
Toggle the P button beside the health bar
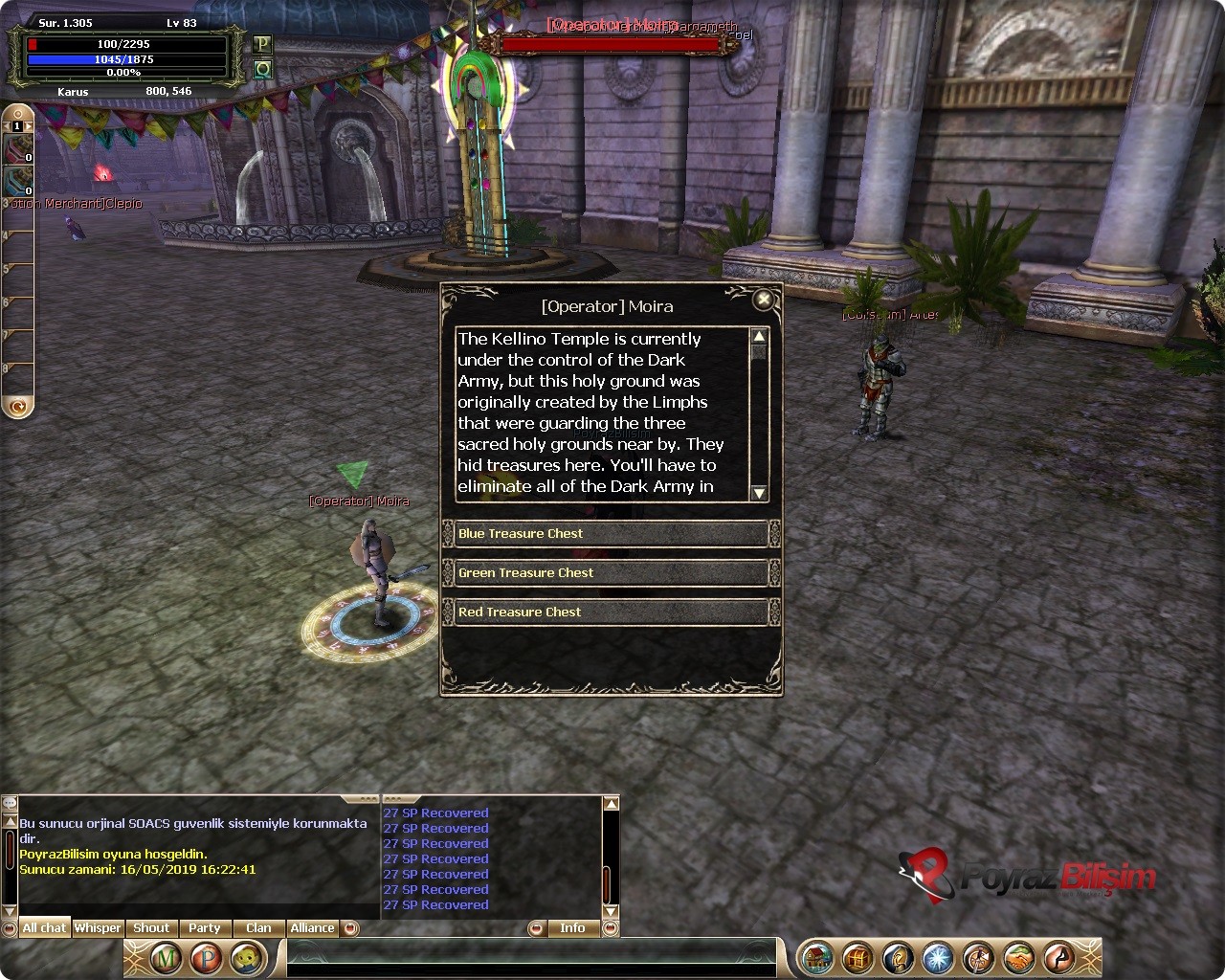click(262, 44)
